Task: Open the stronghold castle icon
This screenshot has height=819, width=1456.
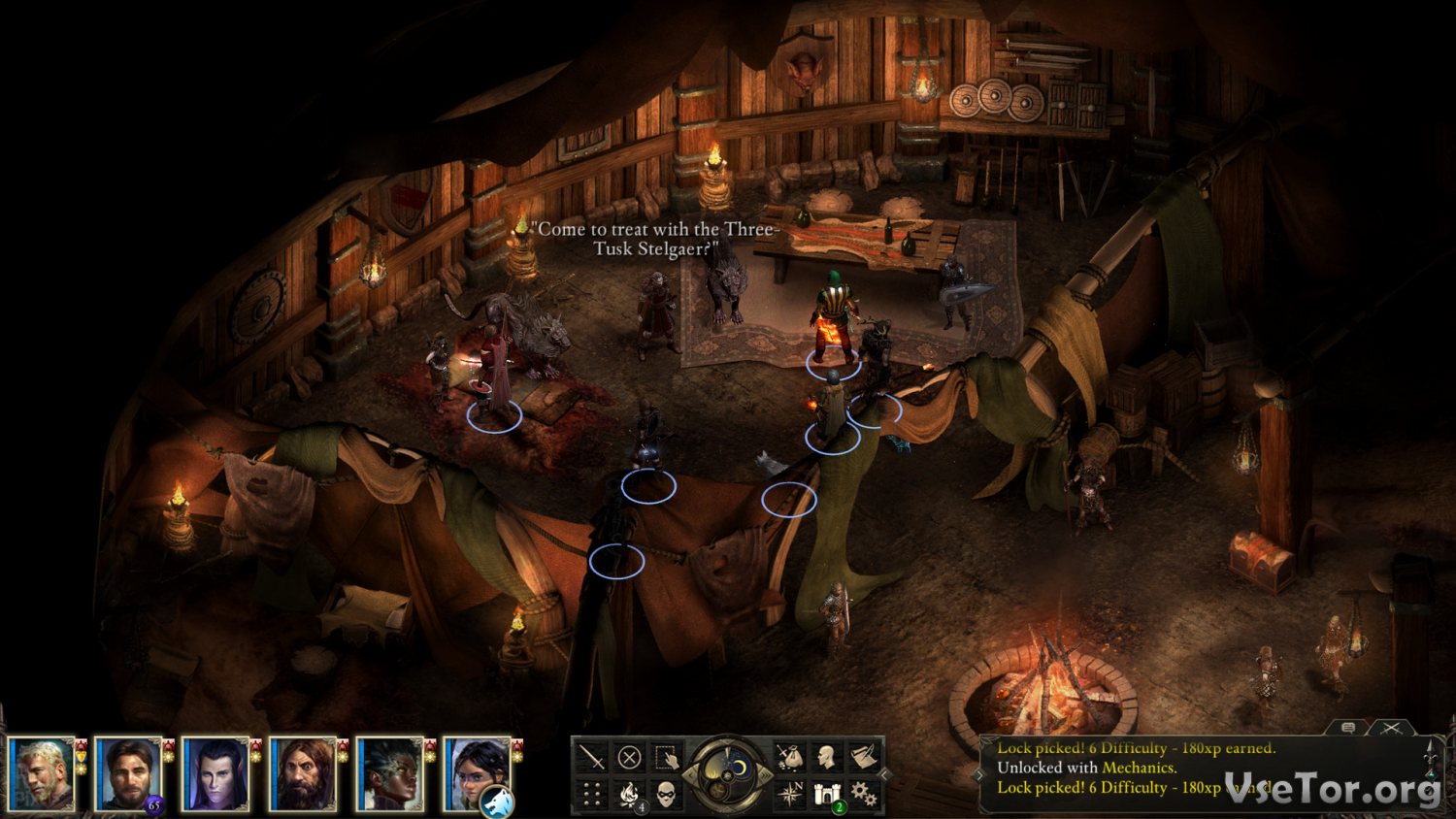Action: (827, 796)
